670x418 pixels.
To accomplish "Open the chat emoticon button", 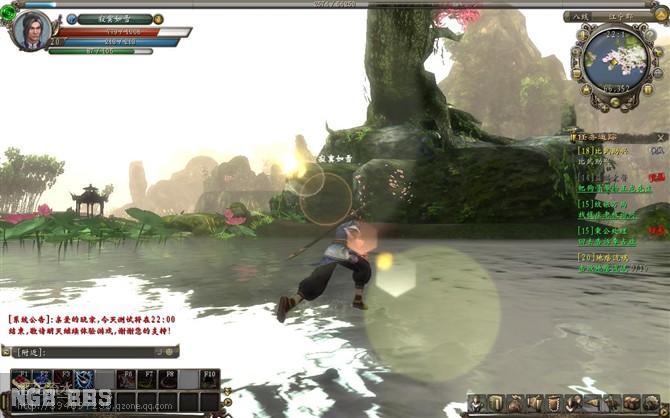I will pyautogui.click(x=171, y=352).
